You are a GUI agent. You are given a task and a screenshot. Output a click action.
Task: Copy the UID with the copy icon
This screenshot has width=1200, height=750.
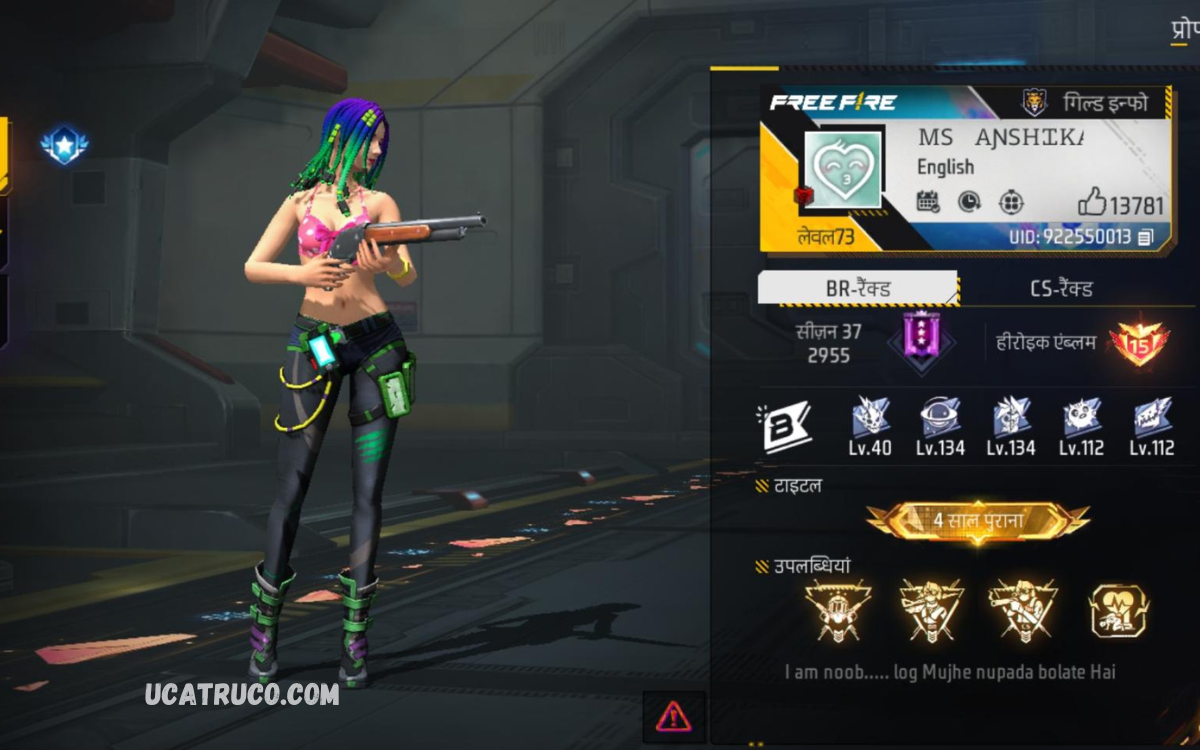[x=1146, y=237]
